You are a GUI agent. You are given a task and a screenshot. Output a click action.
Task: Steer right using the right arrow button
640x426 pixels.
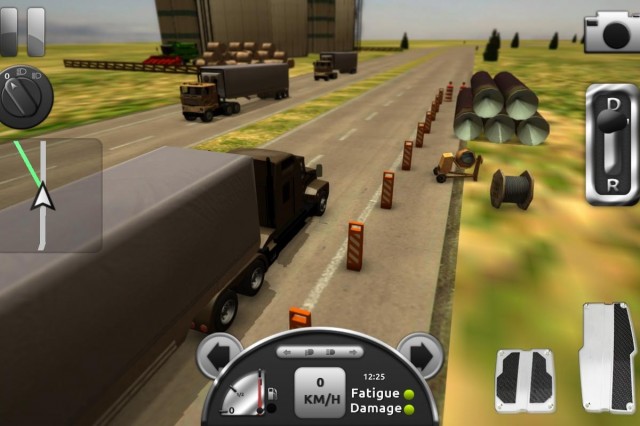tap(420, 356)
